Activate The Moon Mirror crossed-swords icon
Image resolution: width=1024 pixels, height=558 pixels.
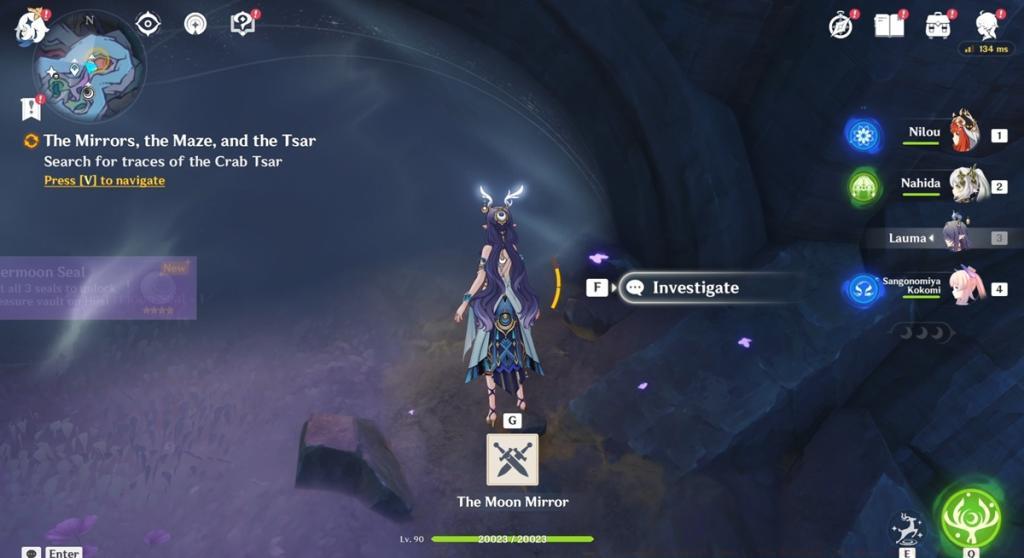512,459
